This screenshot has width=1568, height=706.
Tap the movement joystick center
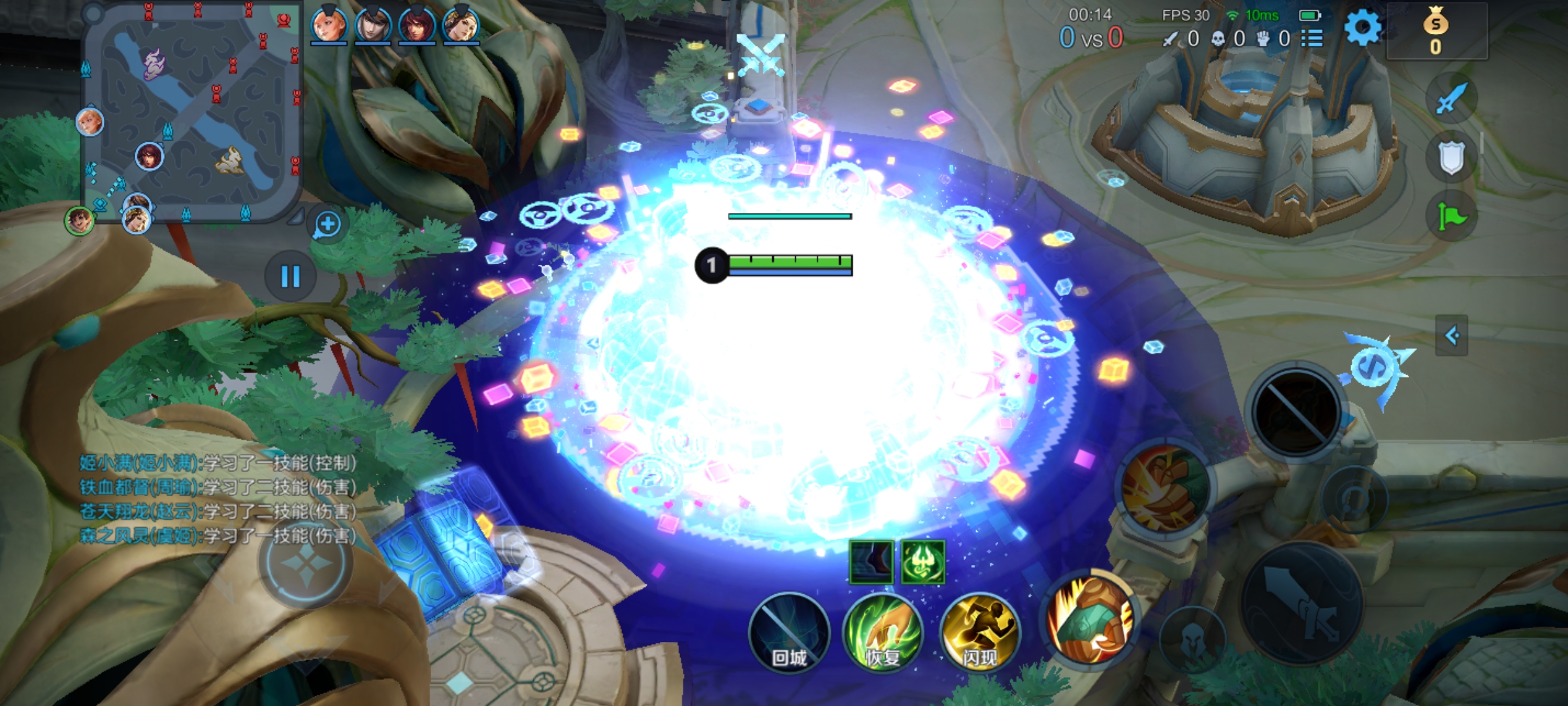[306, 562]
